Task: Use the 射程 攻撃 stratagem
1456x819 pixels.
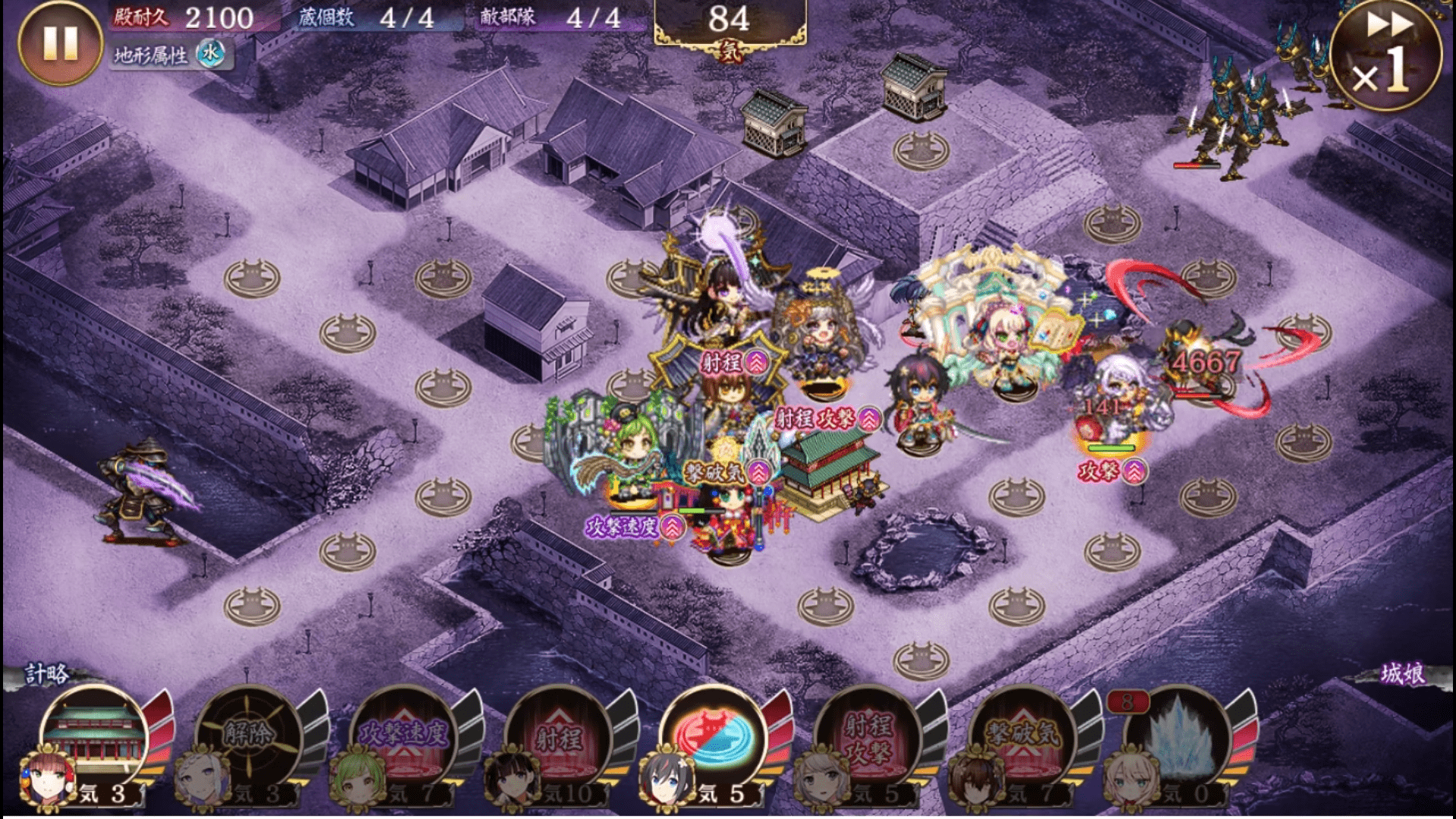Action: coord(868,734)
